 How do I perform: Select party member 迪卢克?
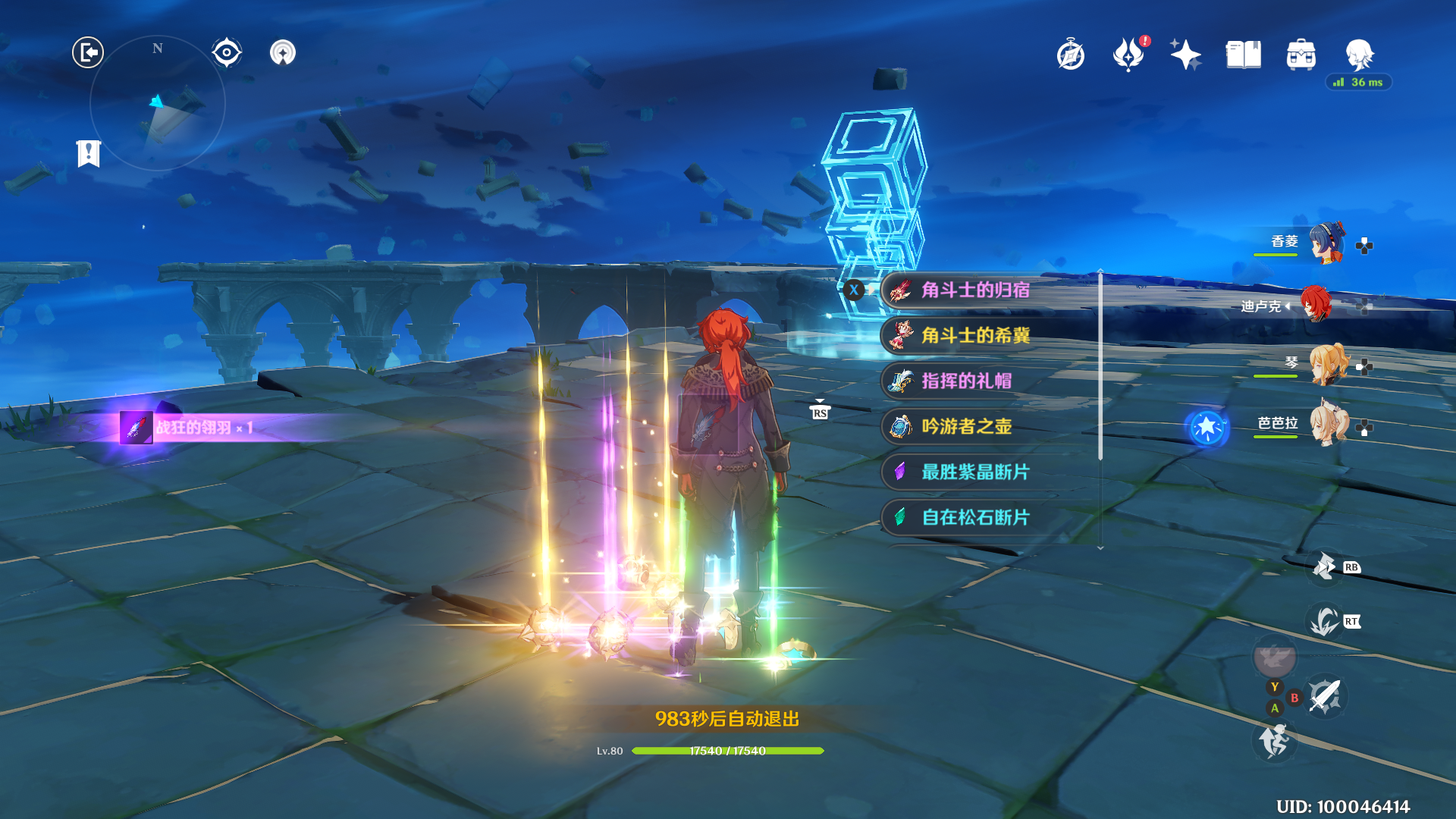(x=1316, y=304)
